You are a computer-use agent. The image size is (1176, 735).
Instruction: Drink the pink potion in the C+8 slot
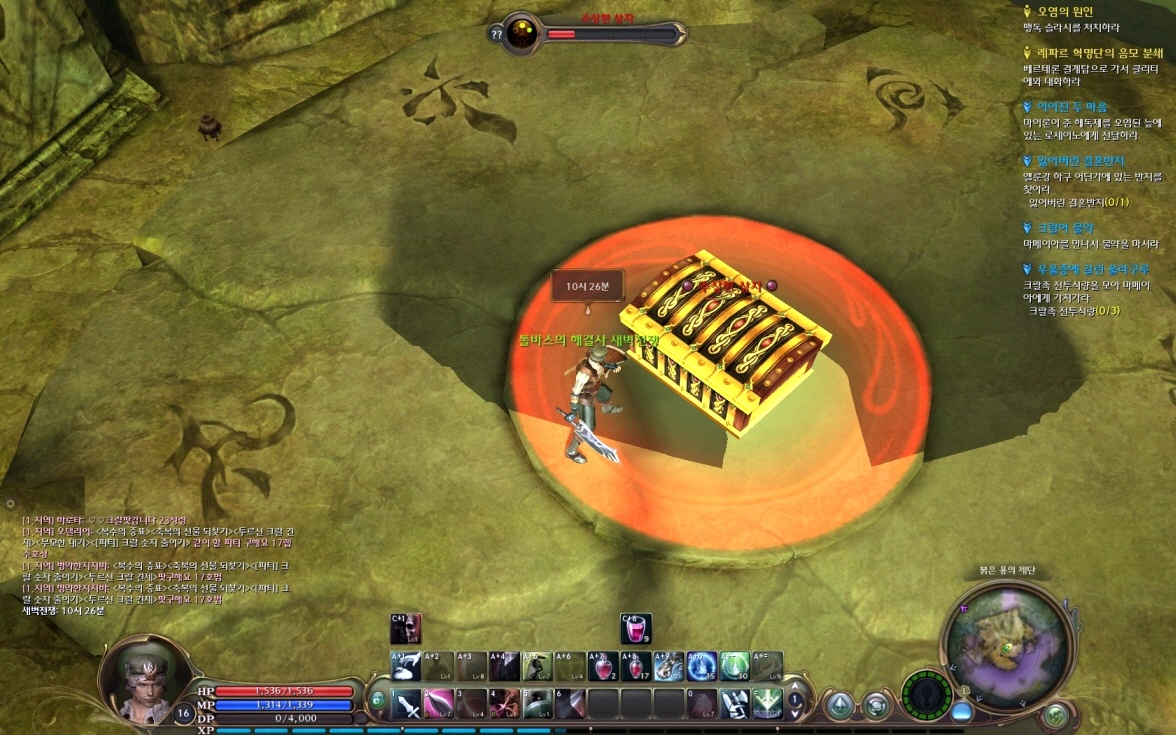tap(636, 629)
